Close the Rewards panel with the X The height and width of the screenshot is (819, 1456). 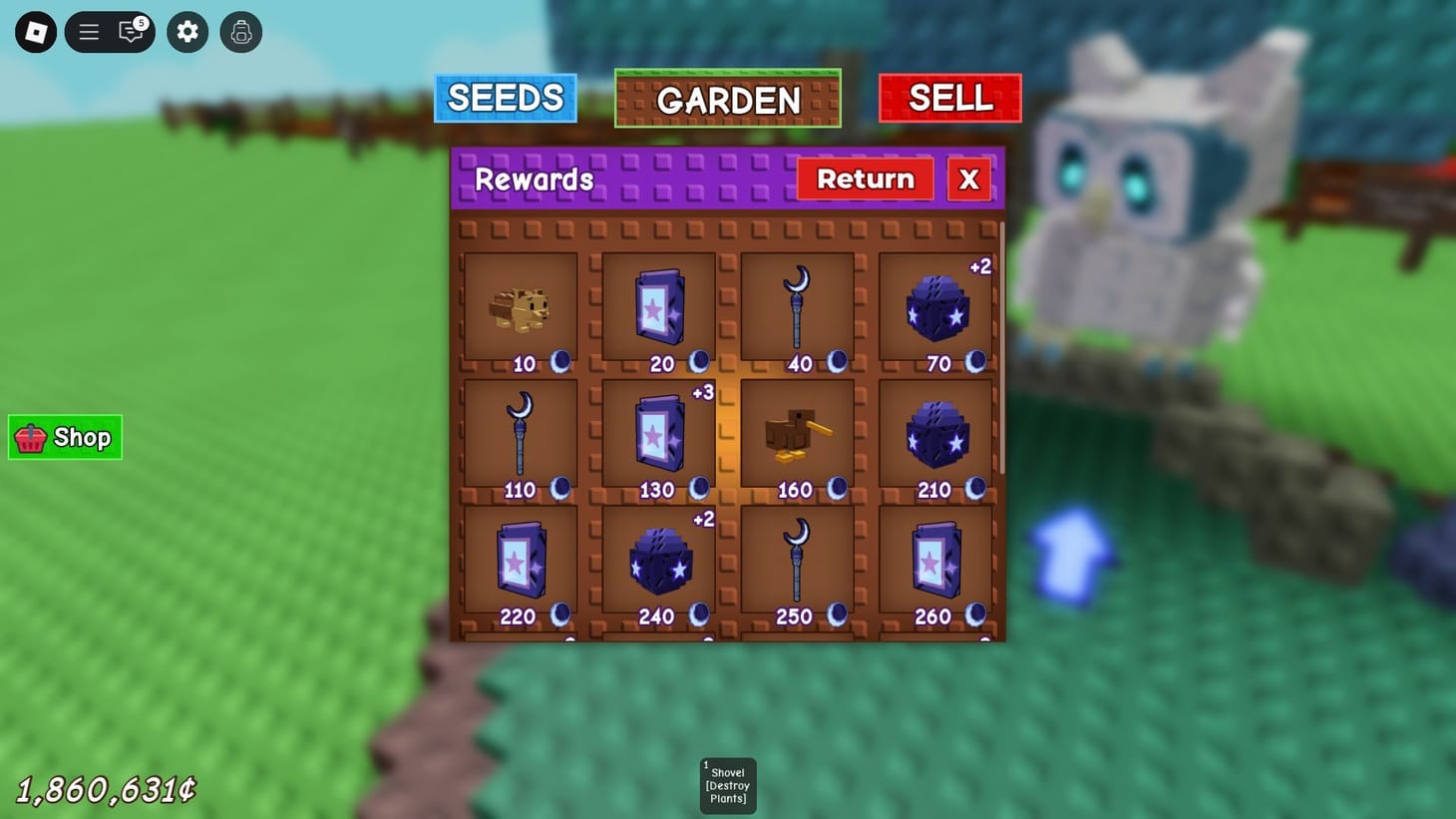coord(967,179)
